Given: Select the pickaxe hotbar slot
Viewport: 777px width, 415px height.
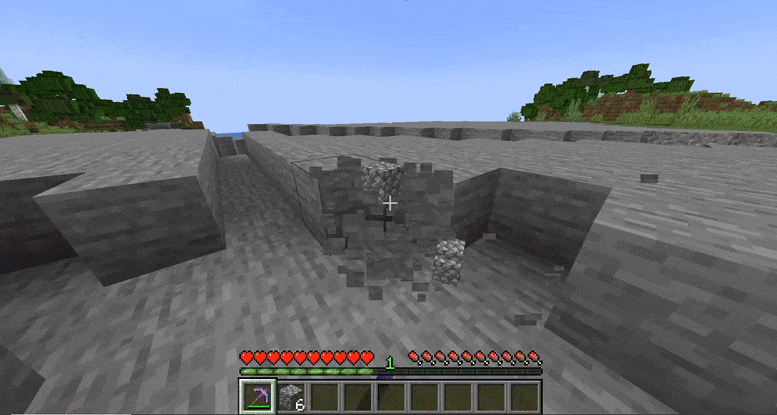Looking at the screenshot, I should click(258, 396).
